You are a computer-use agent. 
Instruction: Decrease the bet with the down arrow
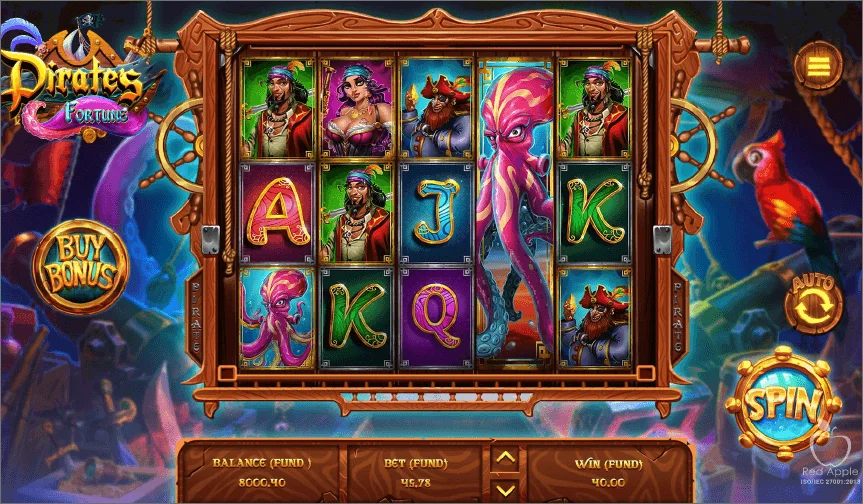[x=506, y=487]
